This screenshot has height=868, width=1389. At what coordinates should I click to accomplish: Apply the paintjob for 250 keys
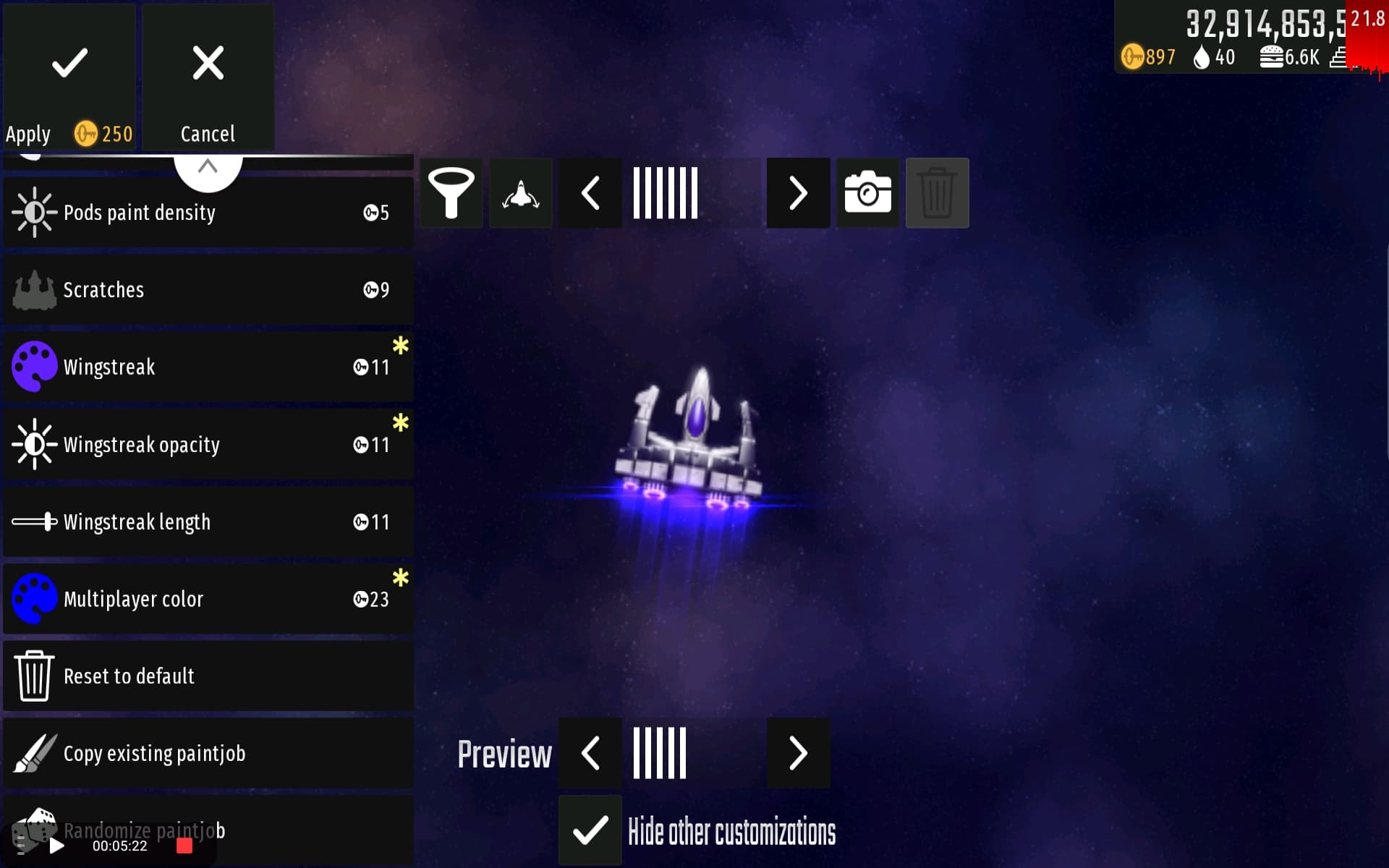pyautogui.click(x=69, y=77)
